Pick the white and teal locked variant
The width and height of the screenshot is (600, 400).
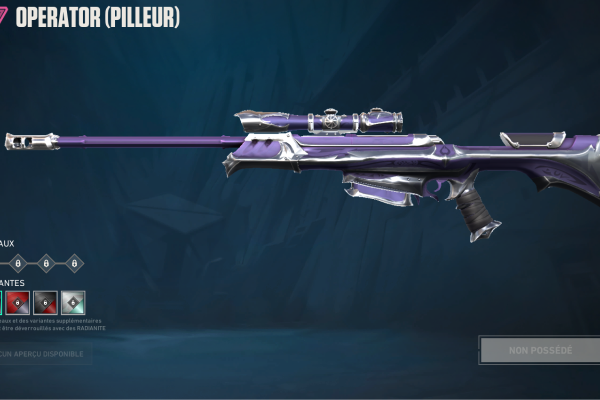73,302
